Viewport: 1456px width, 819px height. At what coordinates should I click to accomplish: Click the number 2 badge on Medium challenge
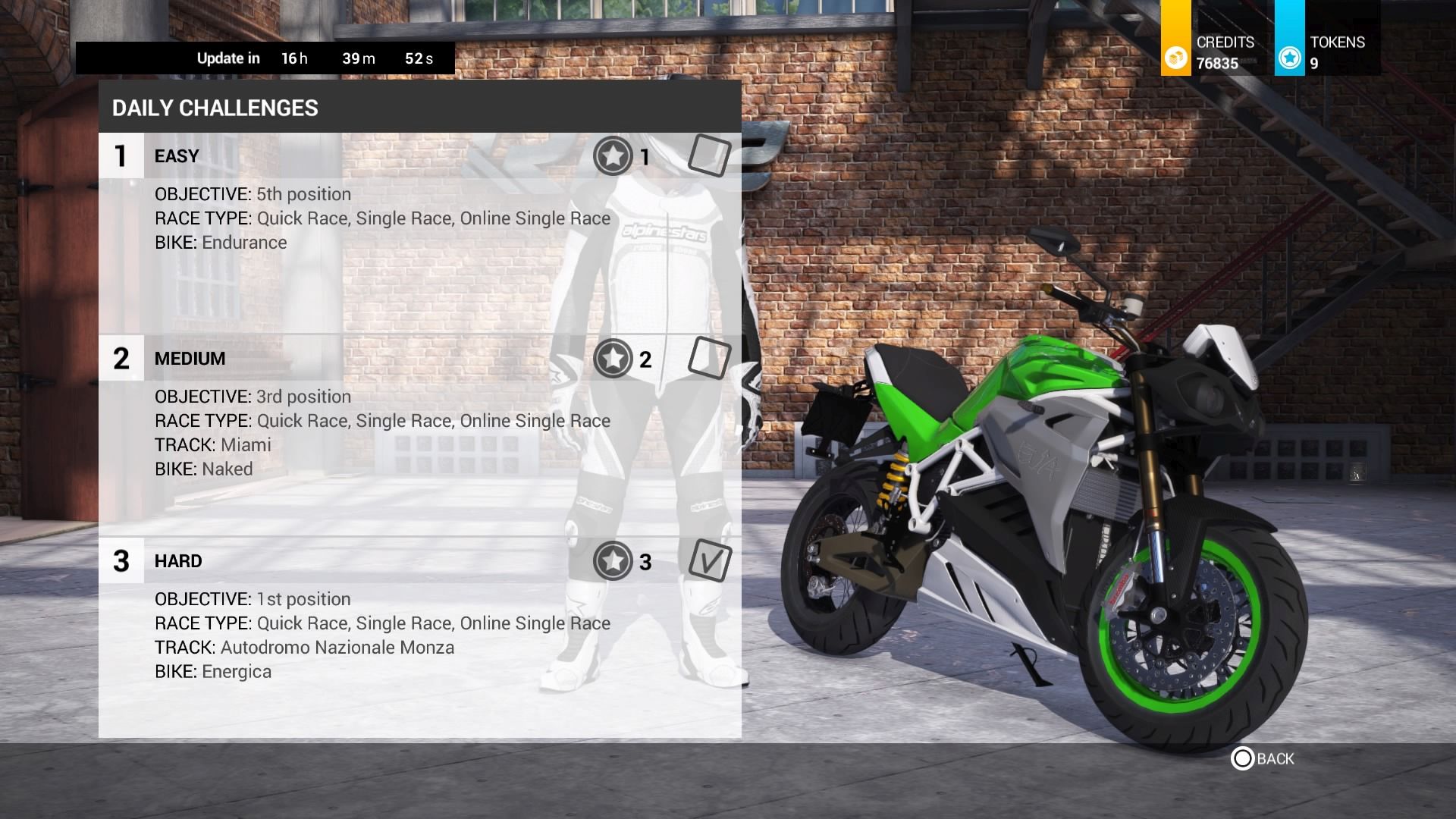(121, 358)
